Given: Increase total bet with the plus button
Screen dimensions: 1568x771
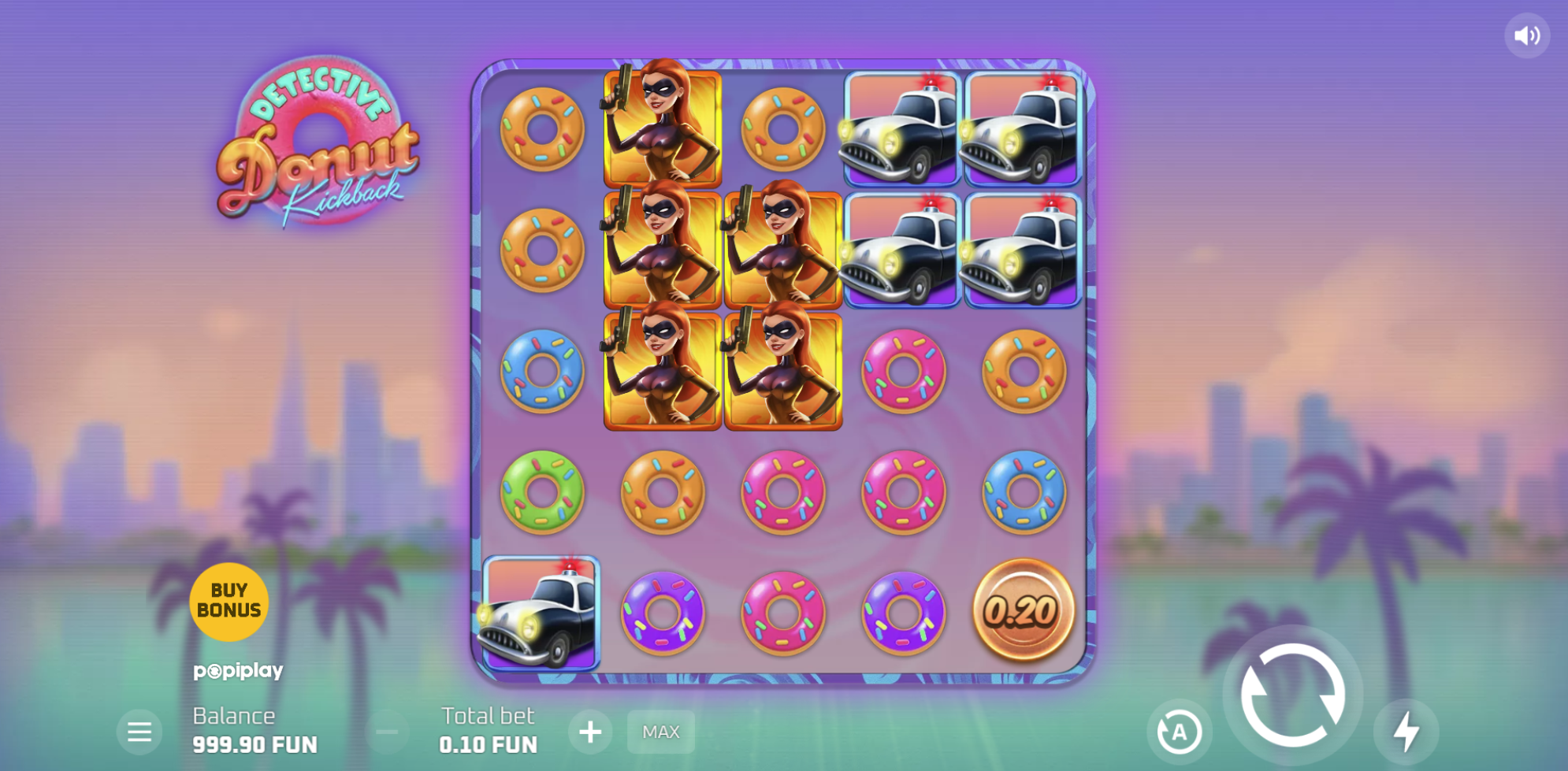Looking at the screenshot, I should tap(590, 732).
